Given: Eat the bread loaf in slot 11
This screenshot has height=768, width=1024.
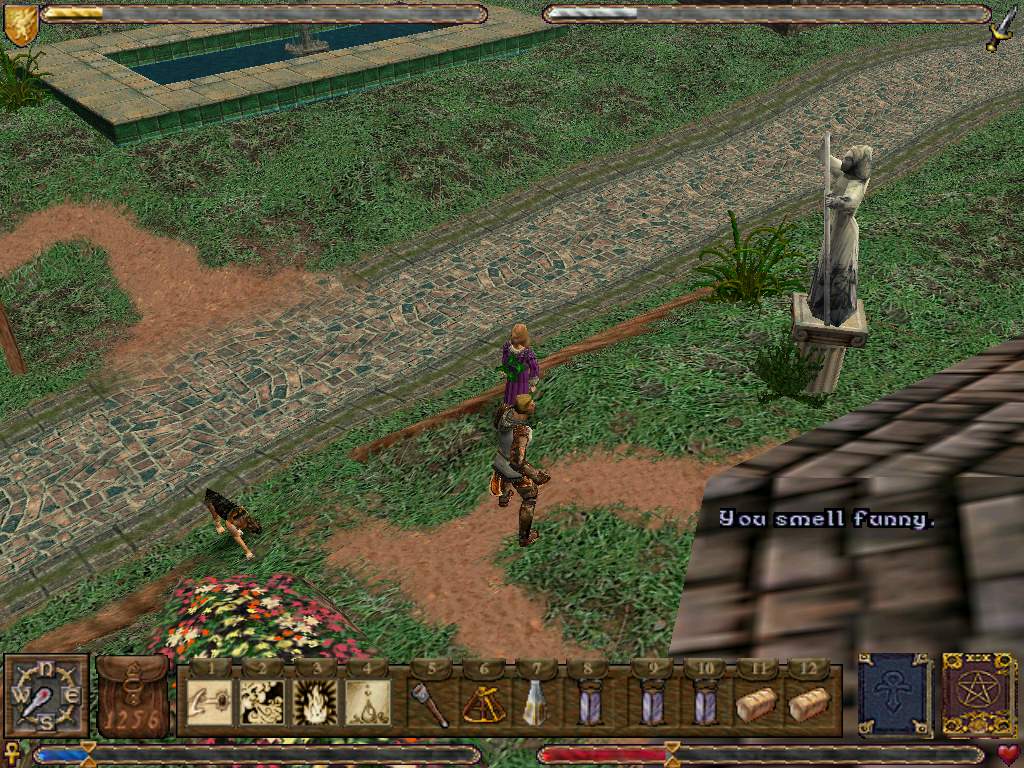Looking at the screenshot, I should tap(757, 704).
